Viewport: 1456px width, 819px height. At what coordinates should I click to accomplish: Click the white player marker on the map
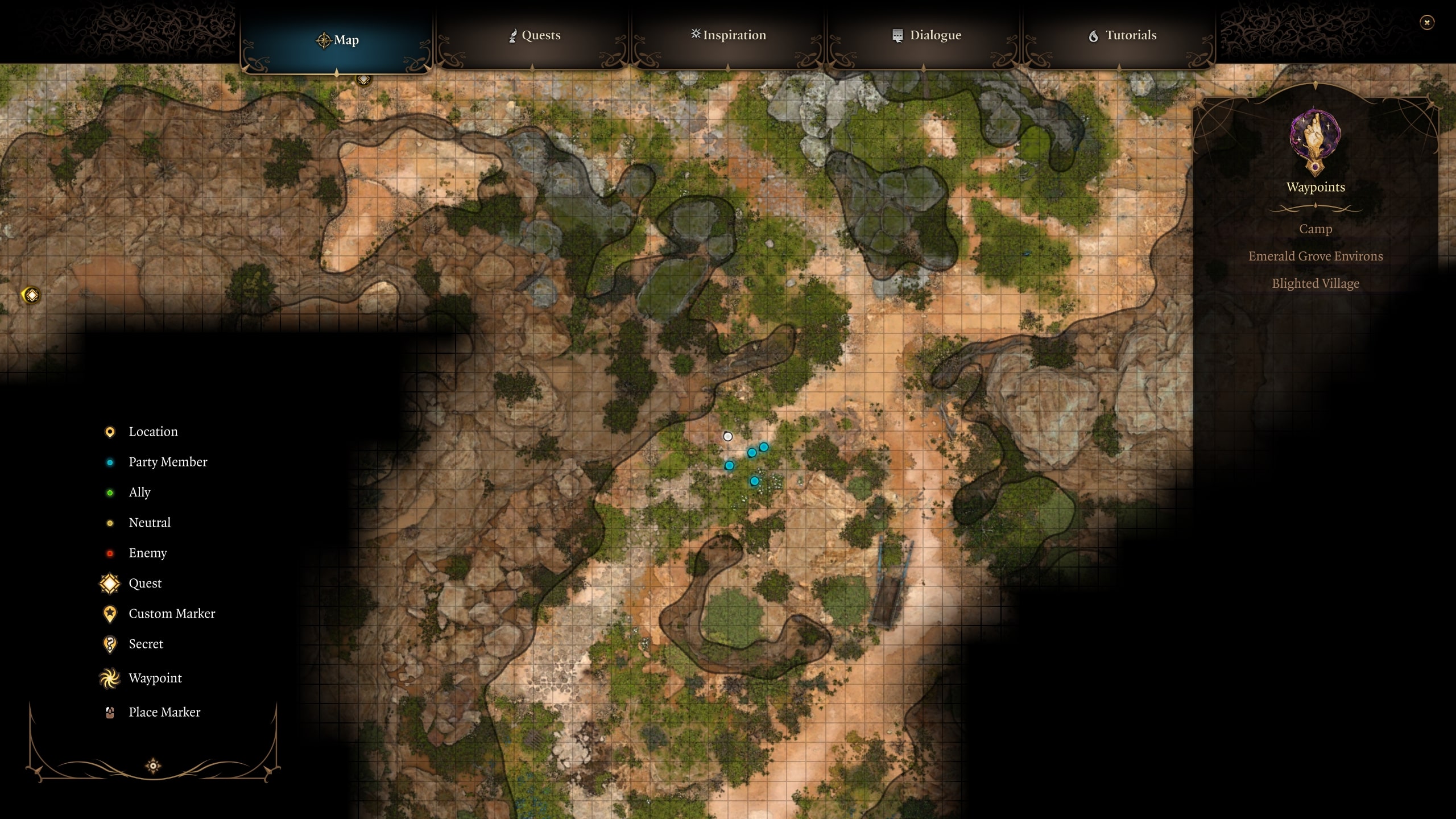pos(728,436)
